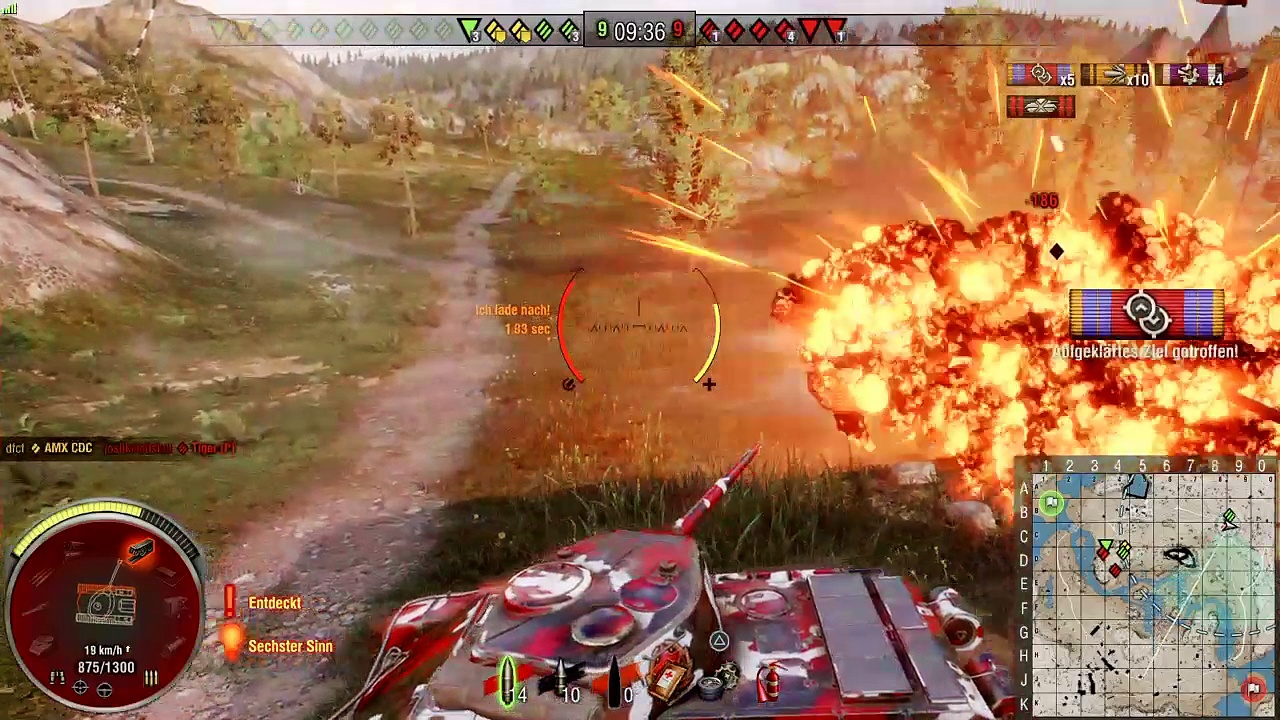Viewport: 1280px width, 720px height.
Task: Click the crosshair crew icon in the tank panel
Action: pyautogui.click(x=80, y=689)
